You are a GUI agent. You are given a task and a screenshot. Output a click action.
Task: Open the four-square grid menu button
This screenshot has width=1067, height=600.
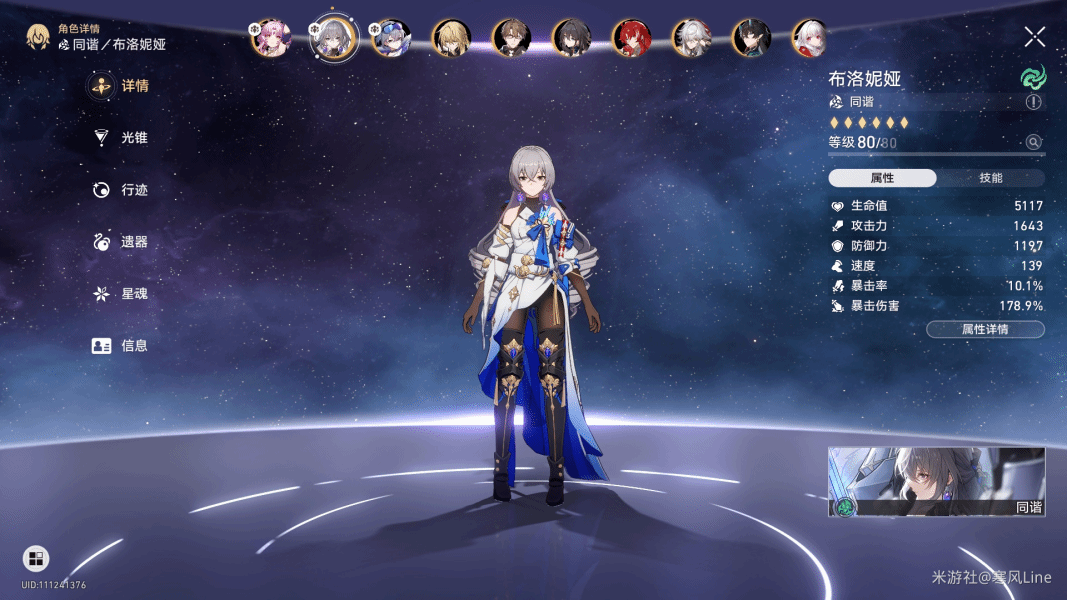(x=36, y=559)
